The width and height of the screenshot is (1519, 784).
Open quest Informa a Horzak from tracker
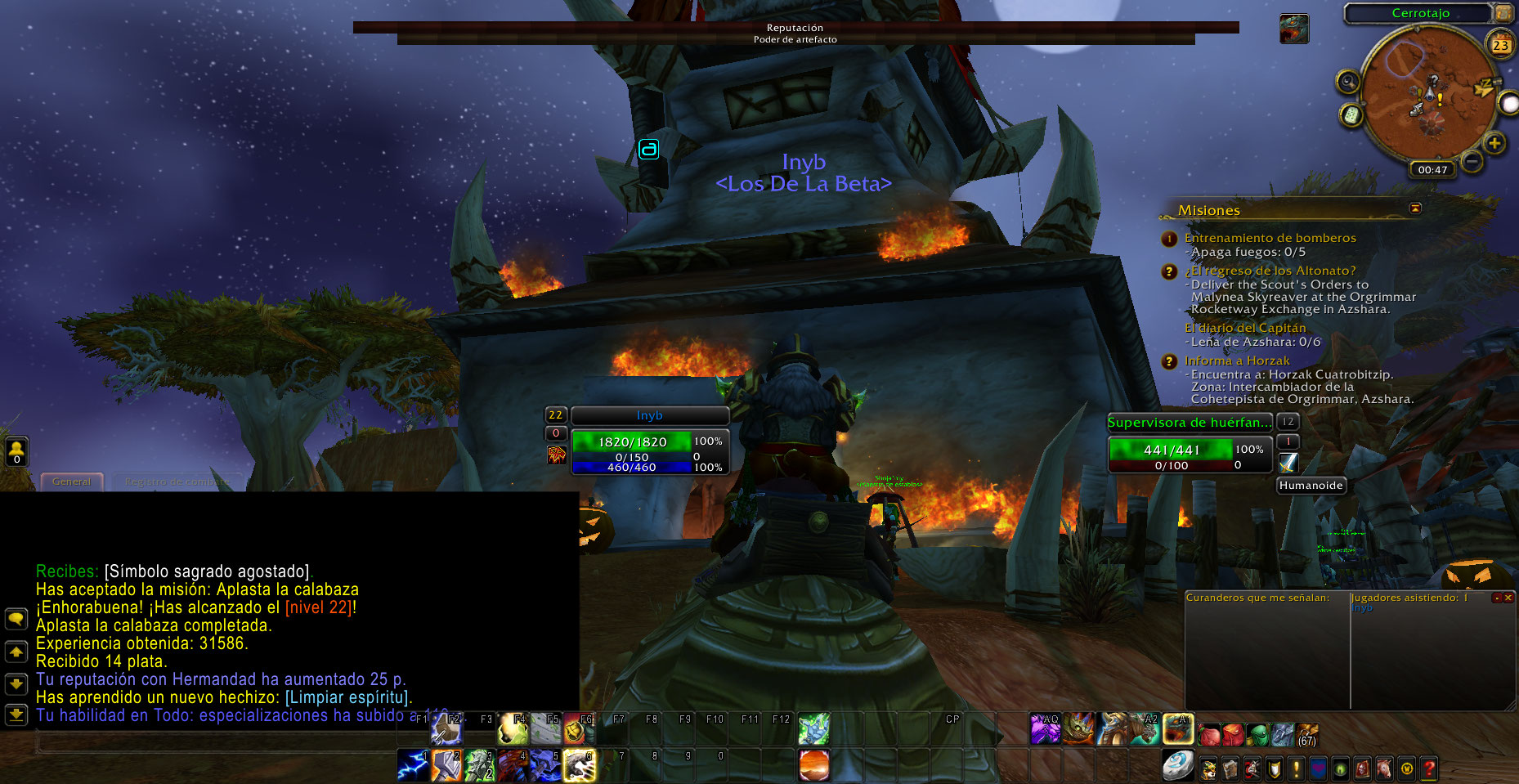[x=1236, y=361]
